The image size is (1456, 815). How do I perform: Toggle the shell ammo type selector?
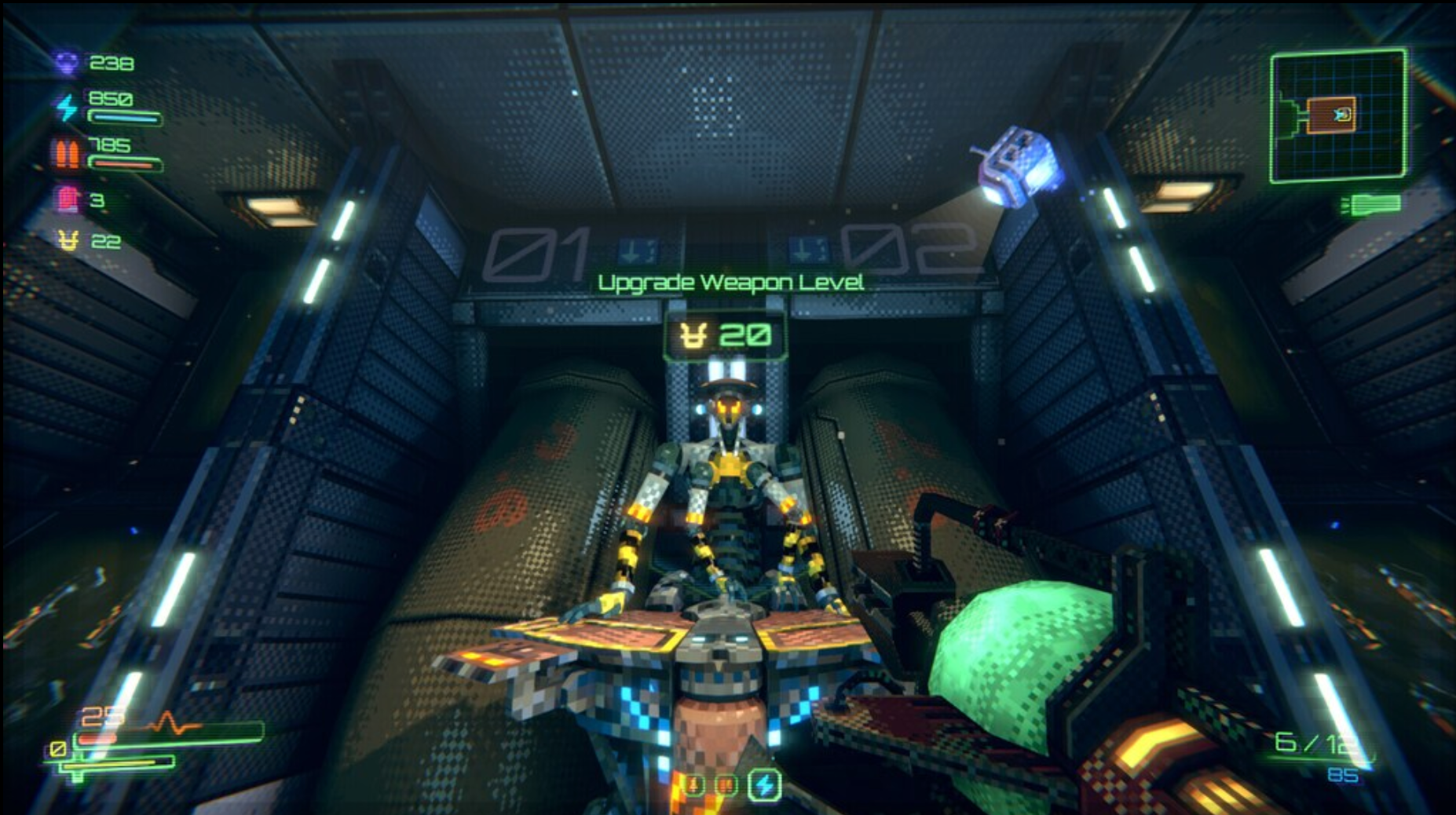point(694,785)
